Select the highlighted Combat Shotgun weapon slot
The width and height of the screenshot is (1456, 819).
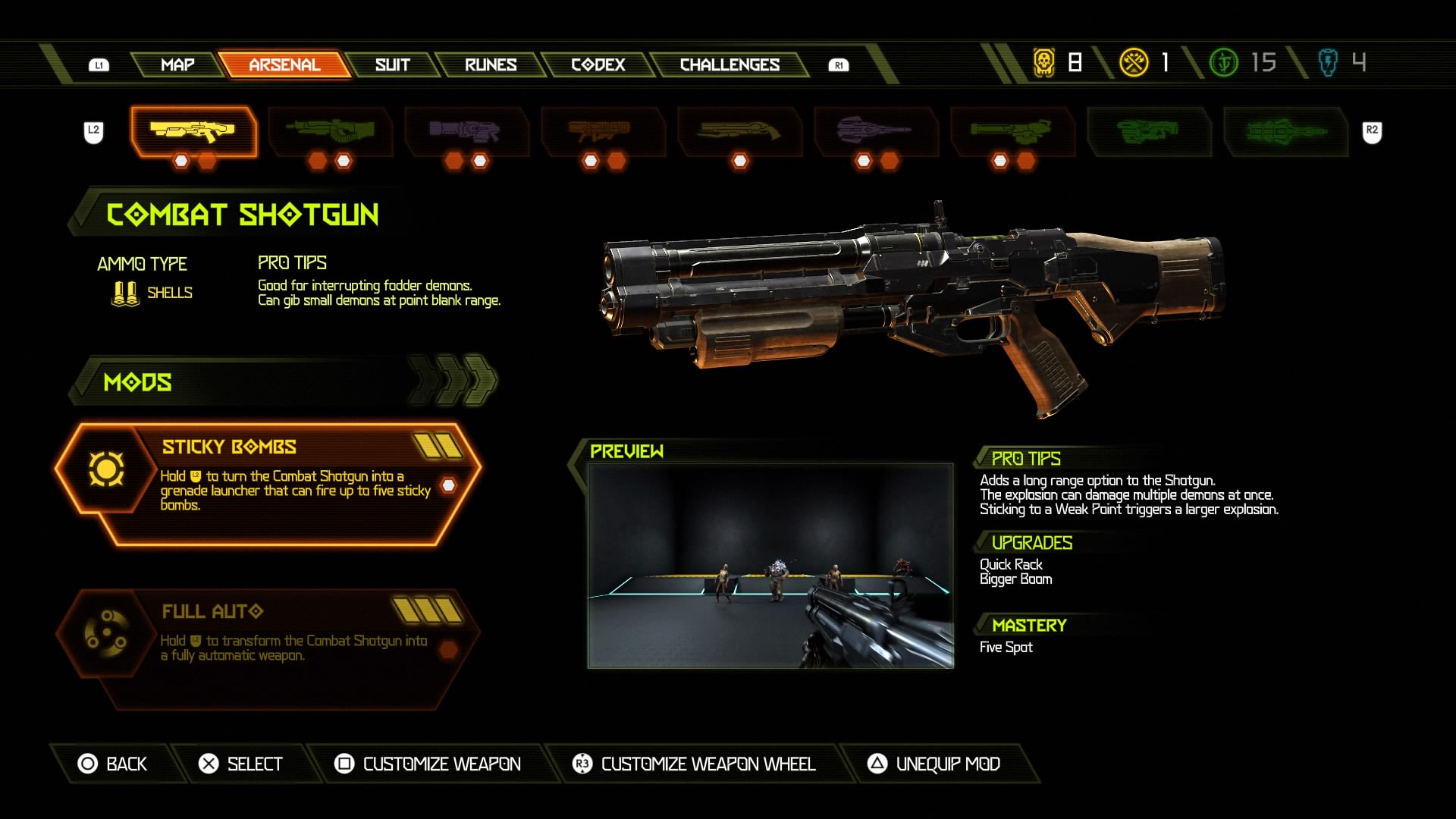click(193, 131)
